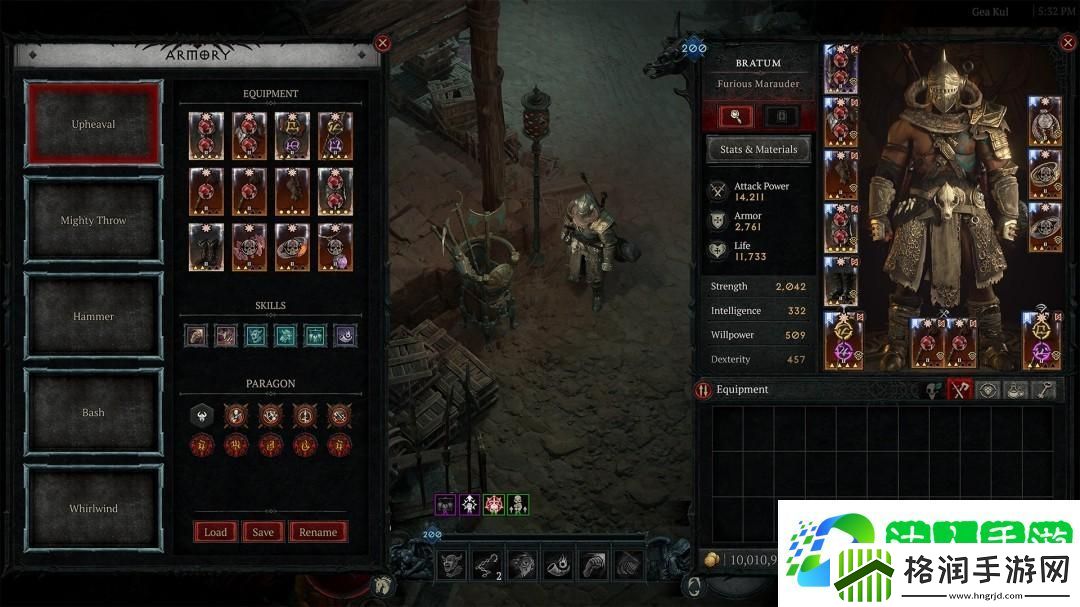Open the key items inventory tab

(x=1042, y=390)
